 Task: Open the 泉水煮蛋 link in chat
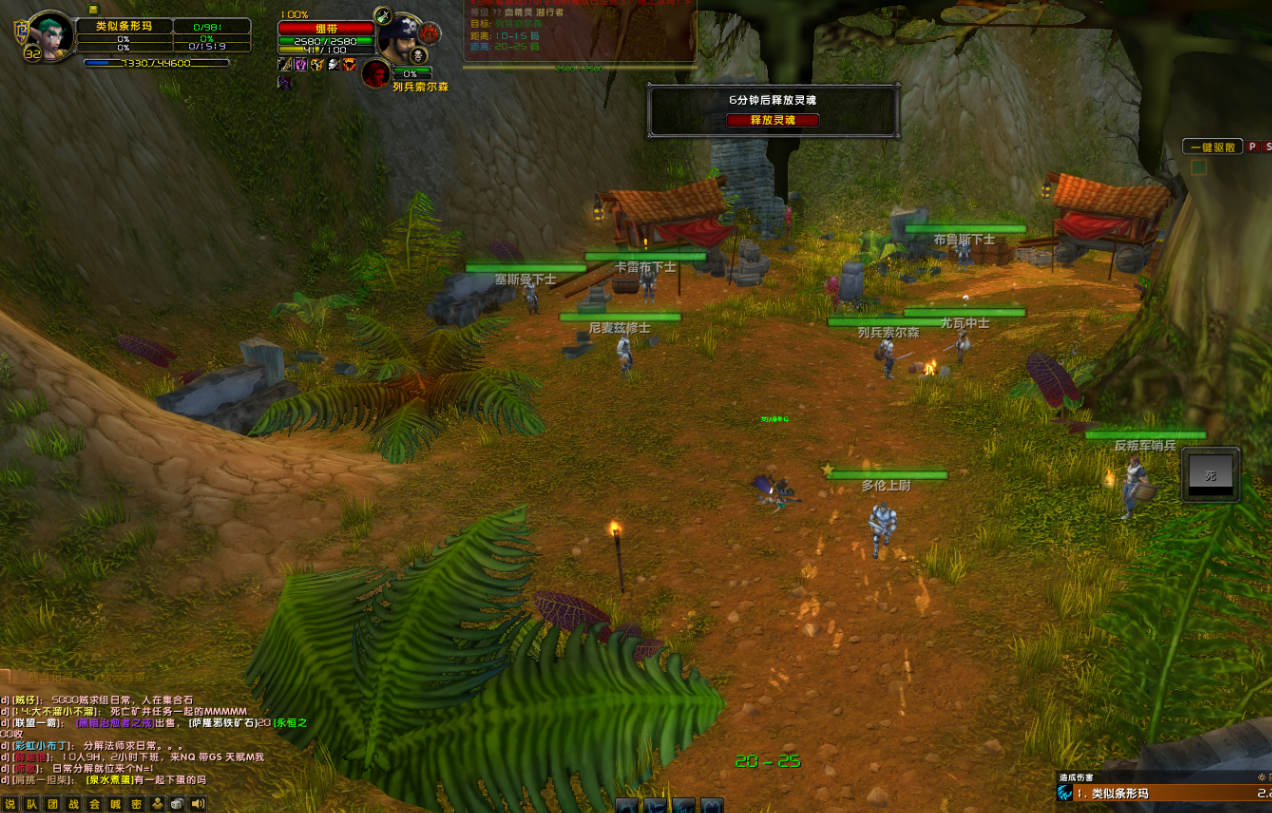click(109, 779)
